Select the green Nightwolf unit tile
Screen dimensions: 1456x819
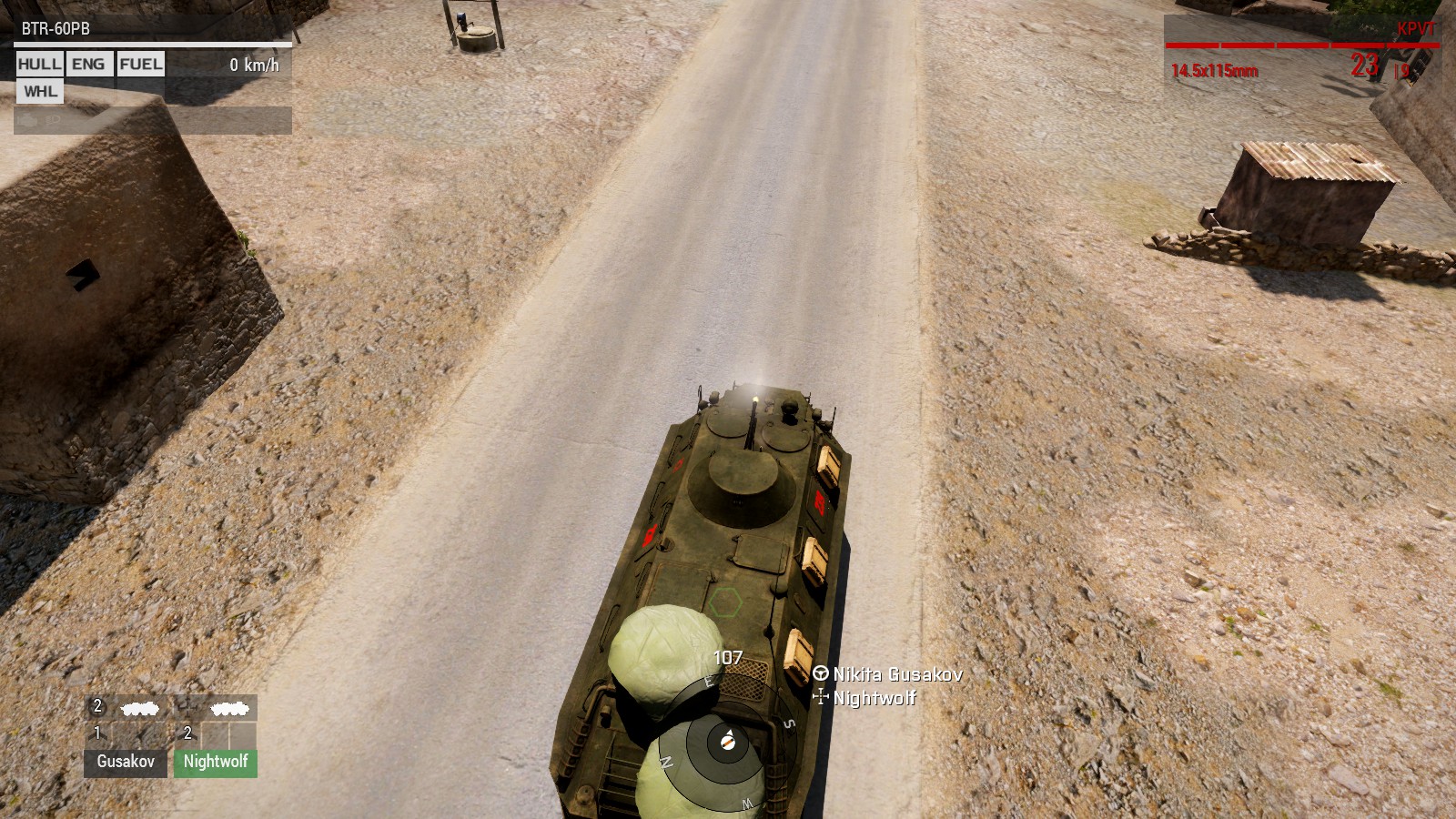click(x=216, y=762)
